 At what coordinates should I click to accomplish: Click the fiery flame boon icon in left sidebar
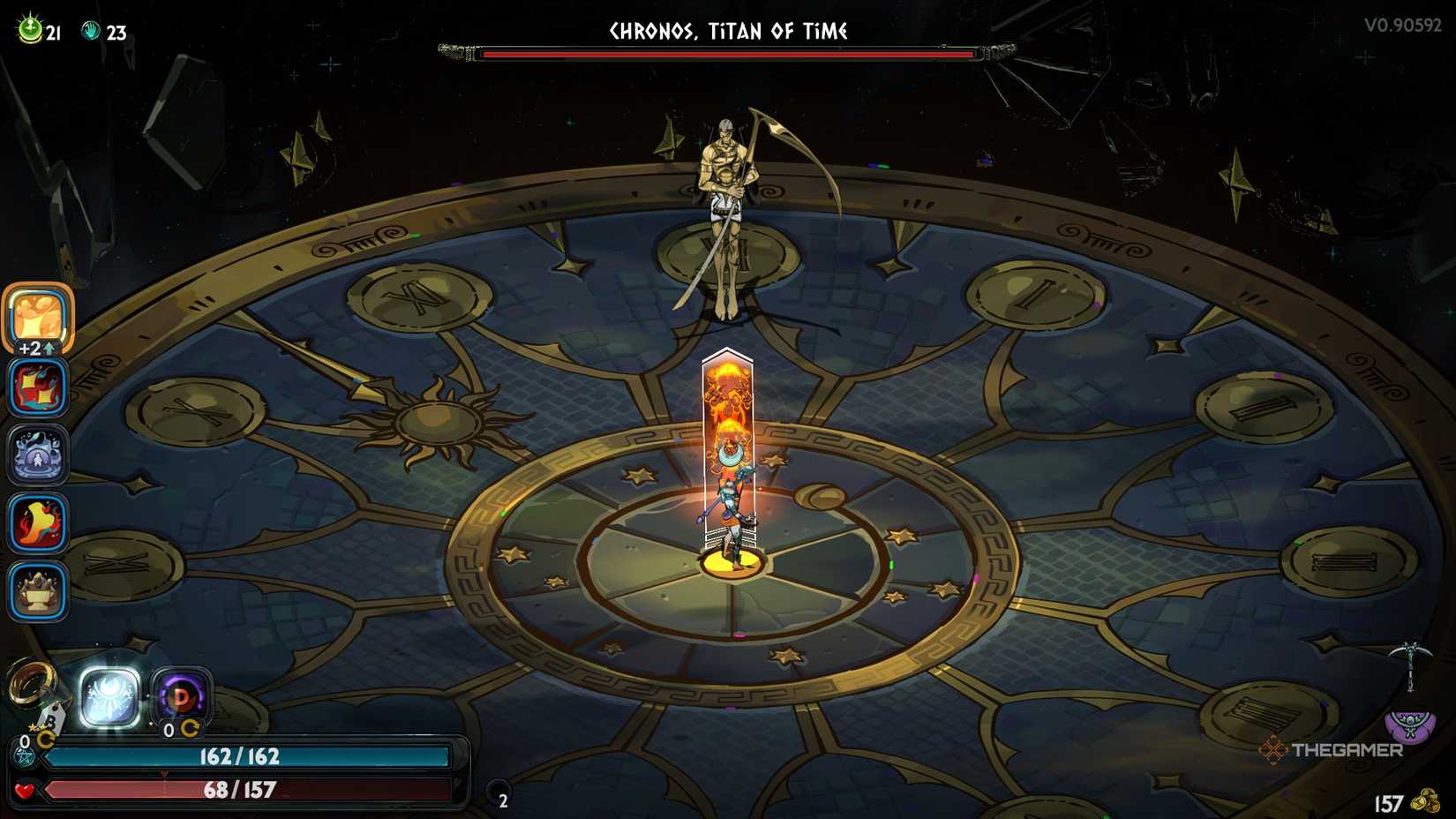(x=35, y=522)
